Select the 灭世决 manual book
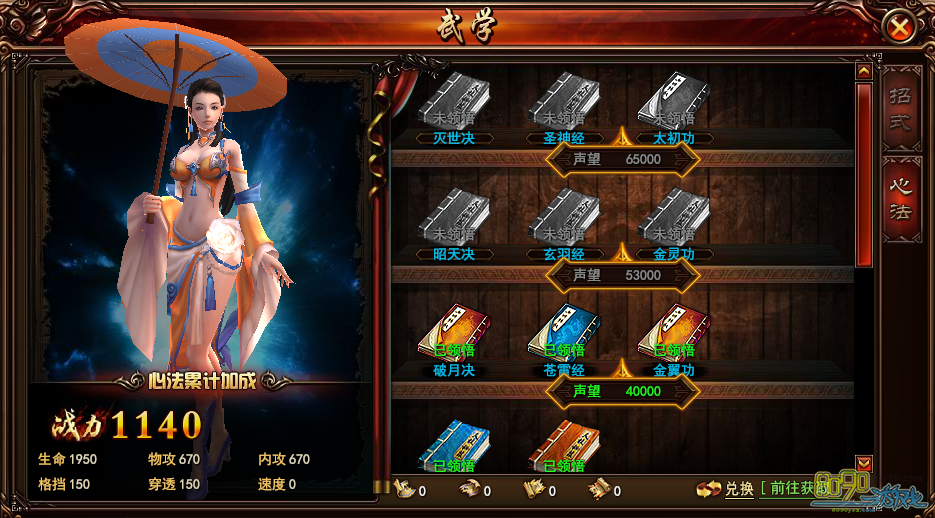The image size is (935, 518). [x=454, y=100]
